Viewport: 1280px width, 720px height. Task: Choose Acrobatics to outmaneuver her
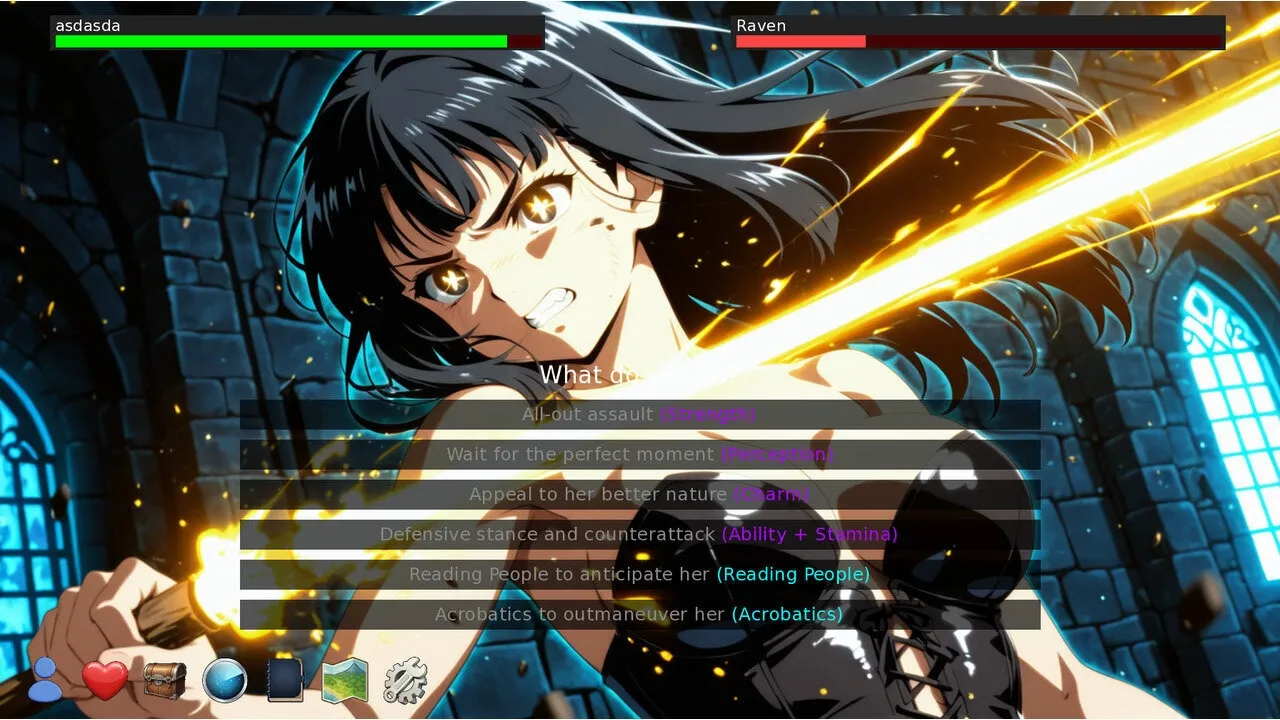coord(639,614)
